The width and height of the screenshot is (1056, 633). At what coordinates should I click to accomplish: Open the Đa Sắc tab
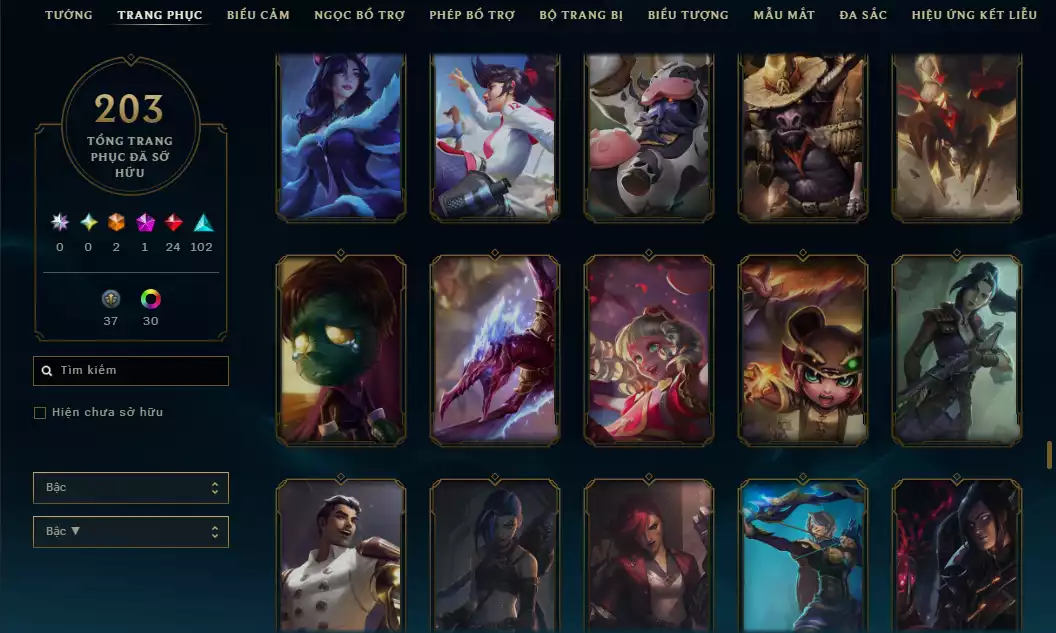point(863,15)
